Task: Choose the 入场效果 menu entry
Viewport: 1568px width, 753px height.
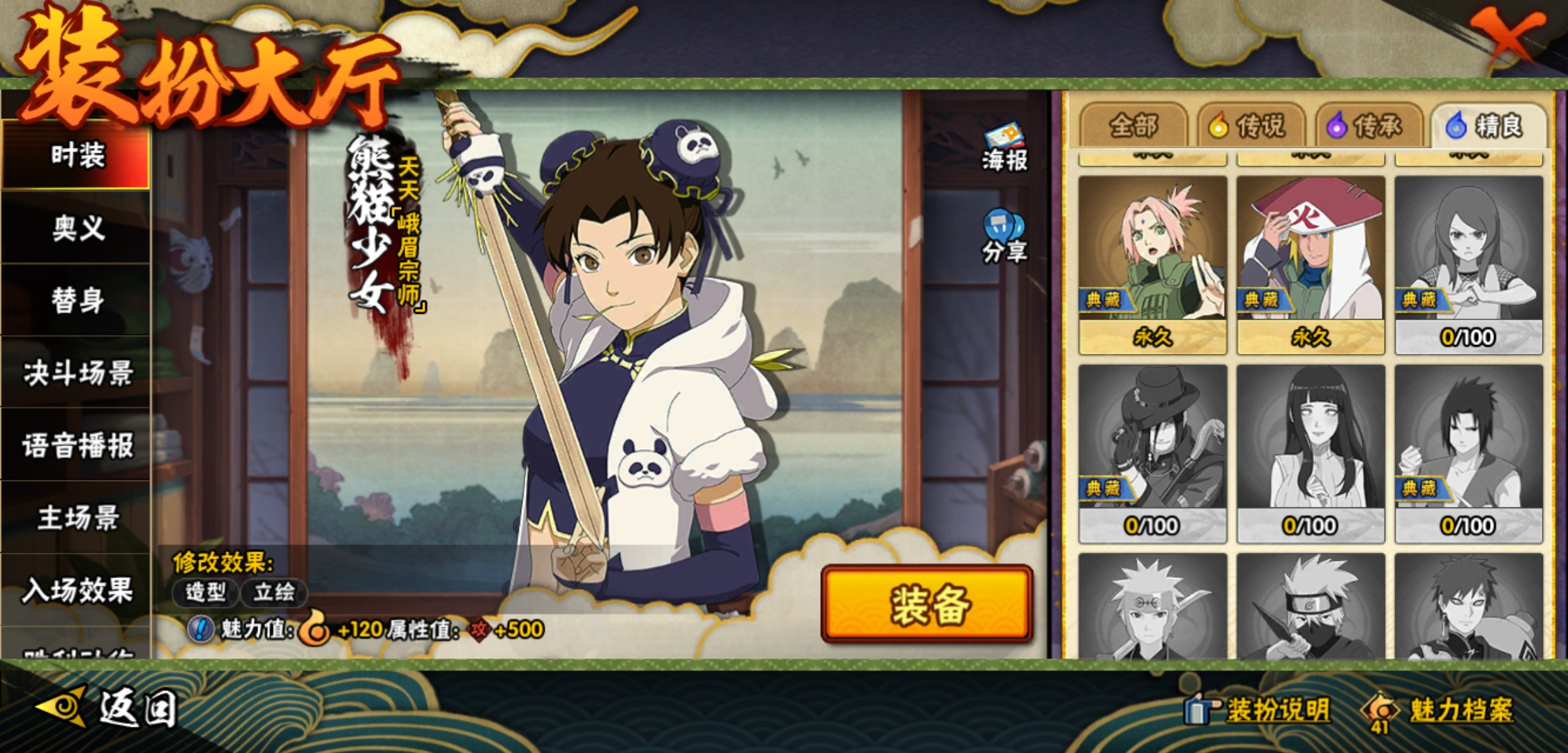Action: [x=77, y=591]
